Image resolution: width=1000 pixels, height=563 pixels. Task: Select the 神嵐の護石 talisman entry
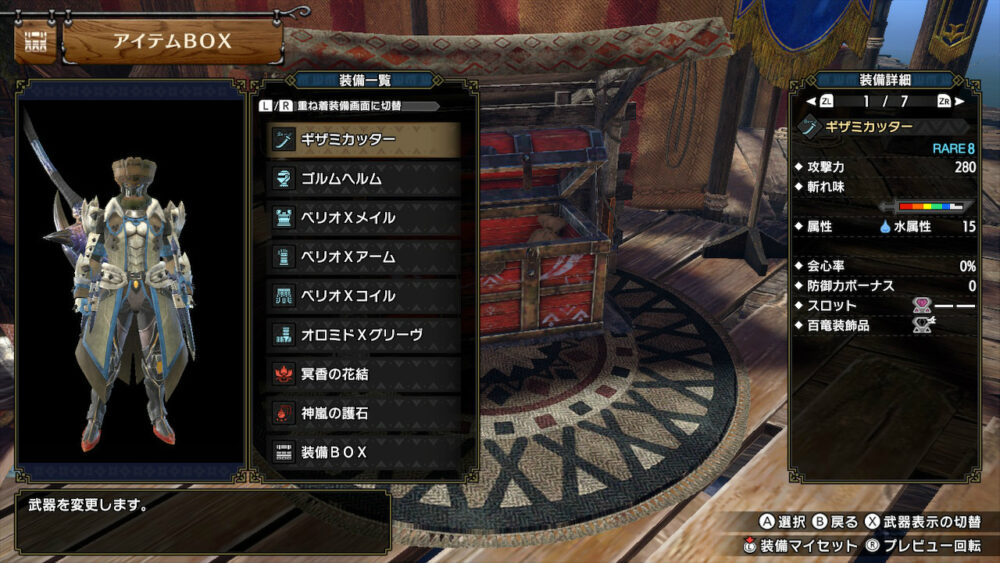click(x=363, y=412)
